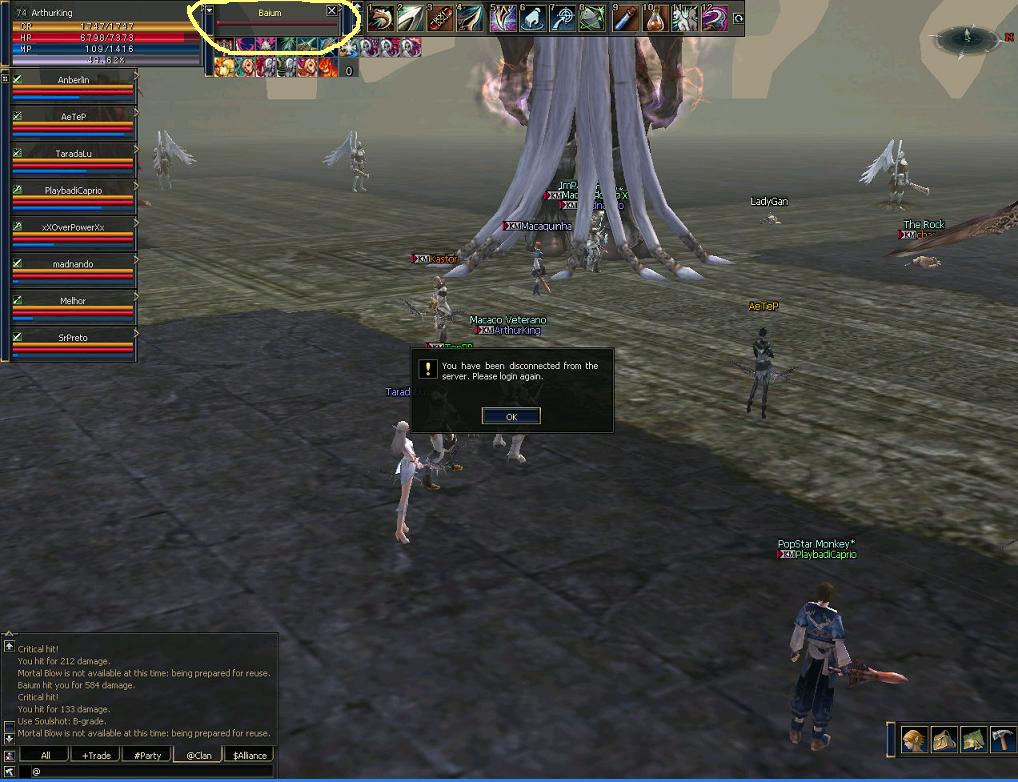Use the orange potion flask in slot 10

pyautogui.click(x=656, y=18)
